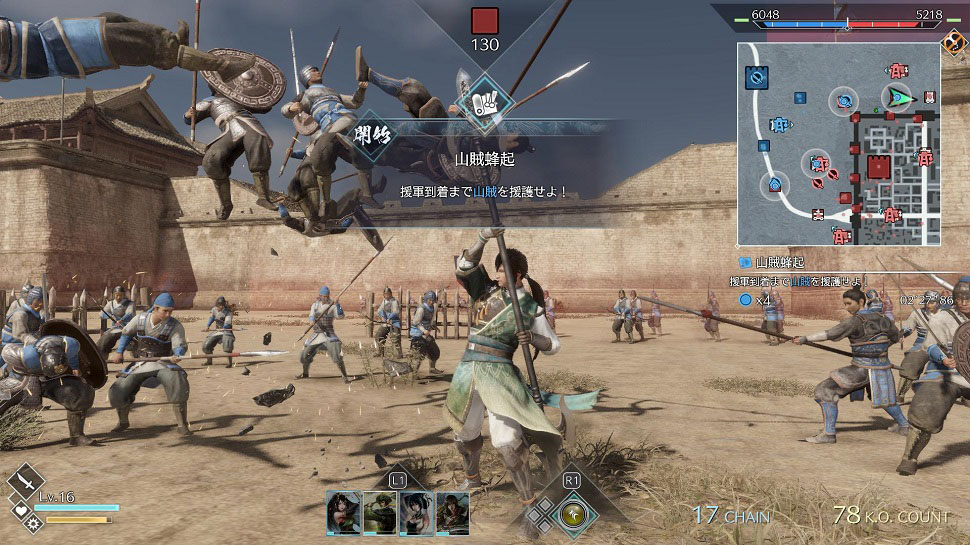Choose the green archer officer portrait
The height and width of the screenshot is (545, 970).
[x=378, y=511]
